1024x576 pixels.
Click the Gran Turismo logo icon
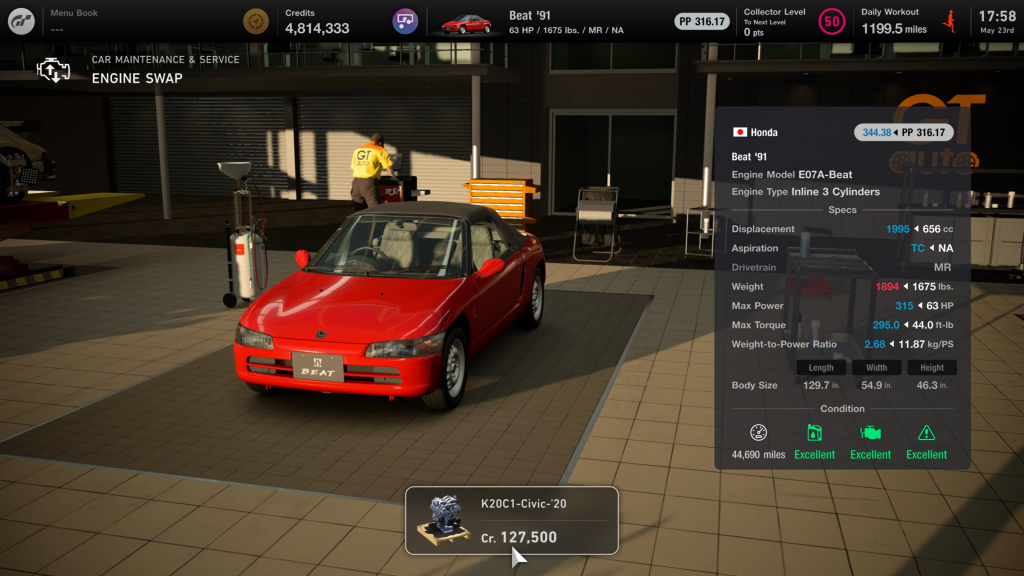(x=21, y=22)
